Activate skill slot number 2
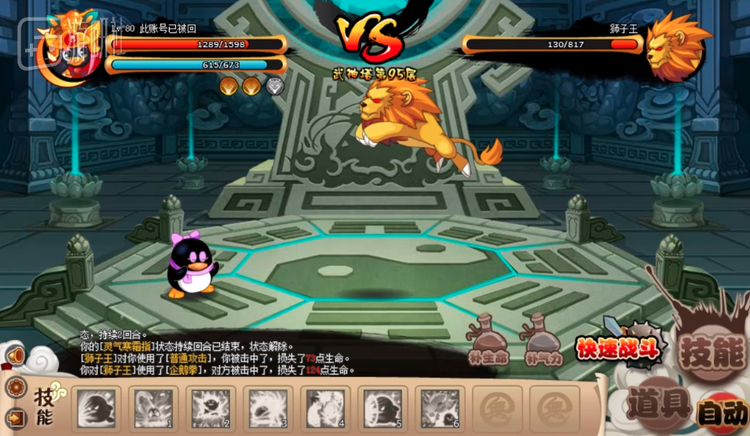 coord(212,408)
